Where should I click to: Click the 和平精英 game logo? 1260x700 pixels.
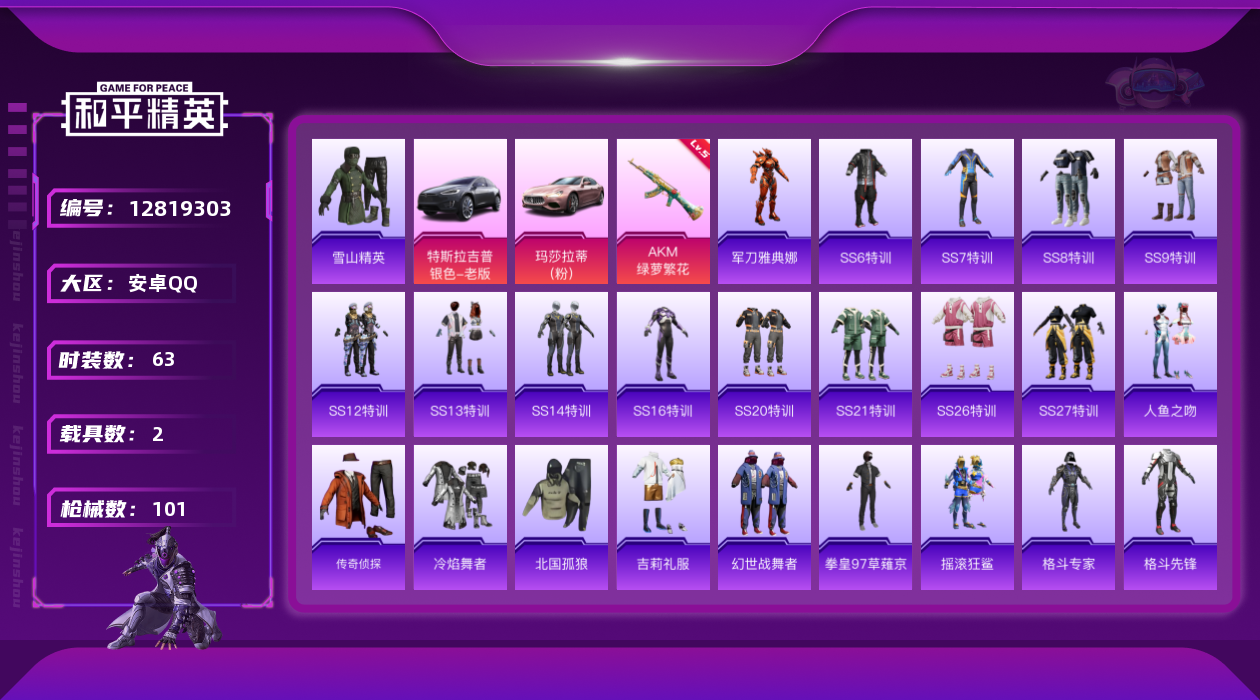tap(145, 110)
